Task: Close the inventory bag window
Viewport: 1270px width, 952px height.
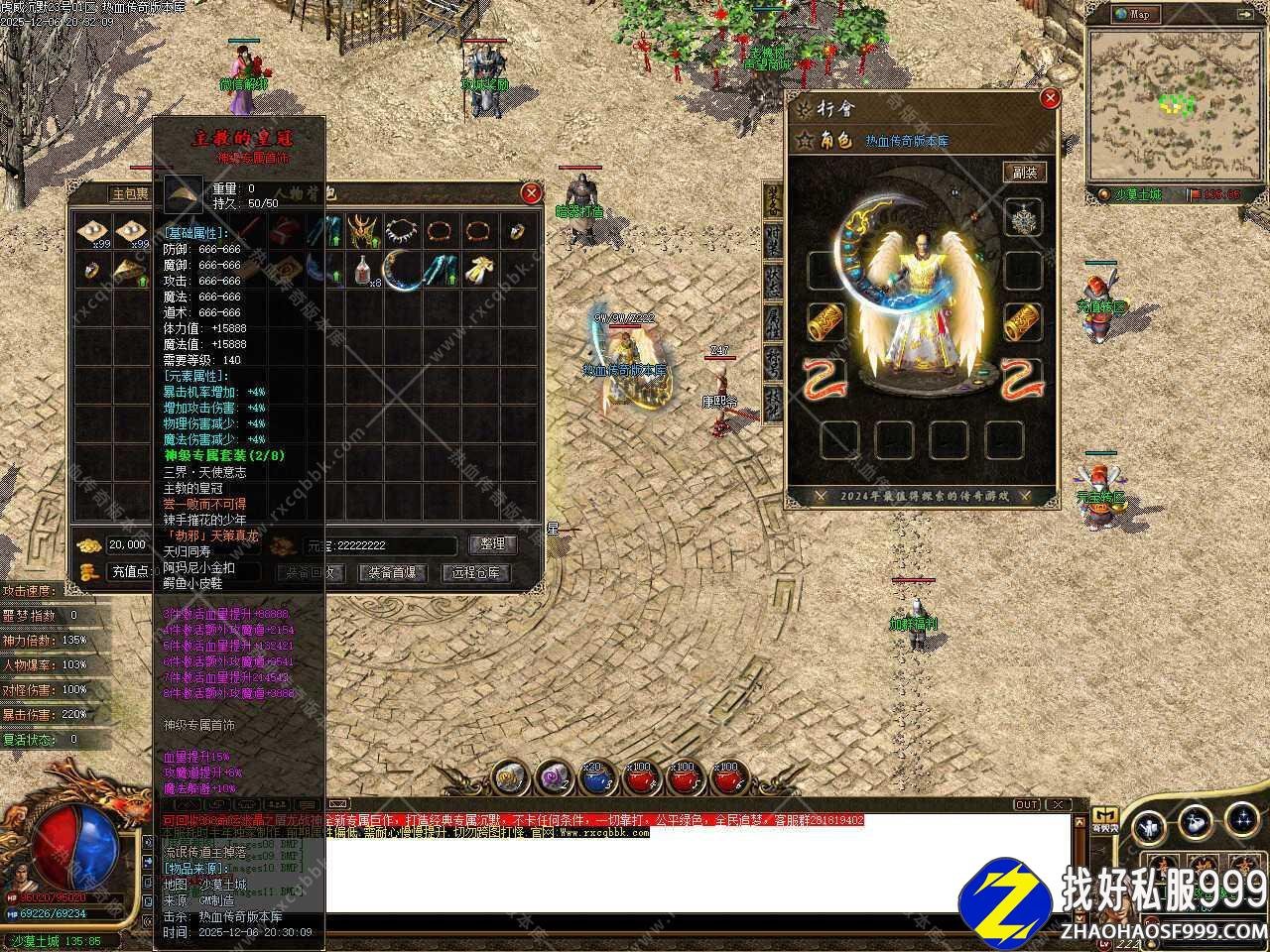Action: (x=532, y=193)
